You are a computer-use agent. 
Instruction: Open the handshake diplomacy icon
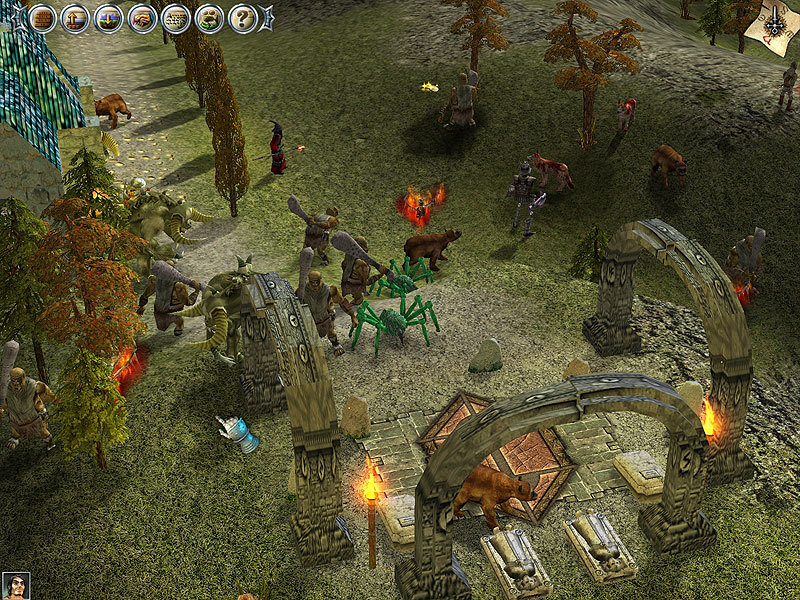142,18
